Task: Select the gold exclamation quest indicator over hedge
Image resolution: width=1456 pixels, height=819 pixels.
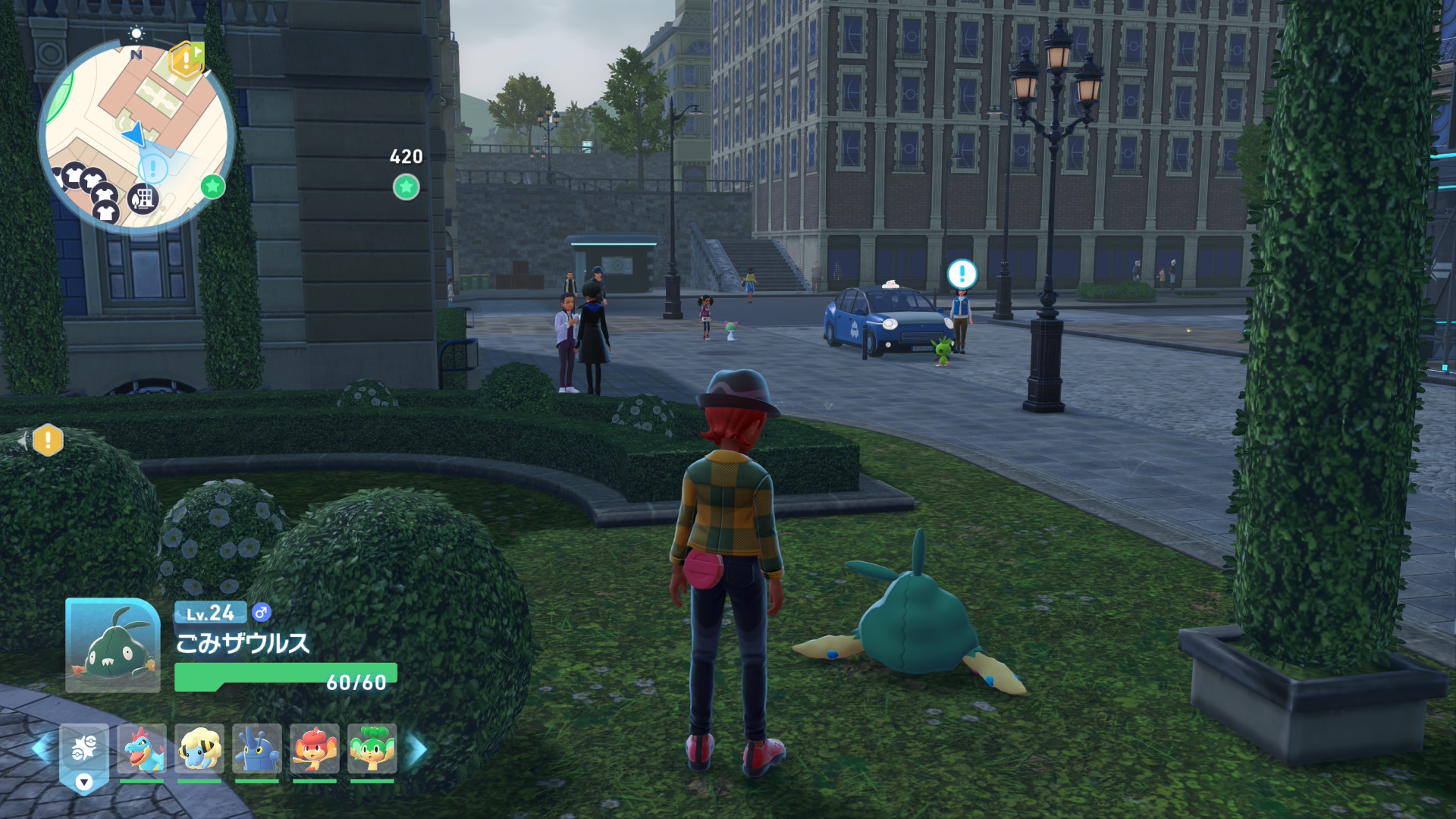Action: pyautogui.click(x=48, y=440)
